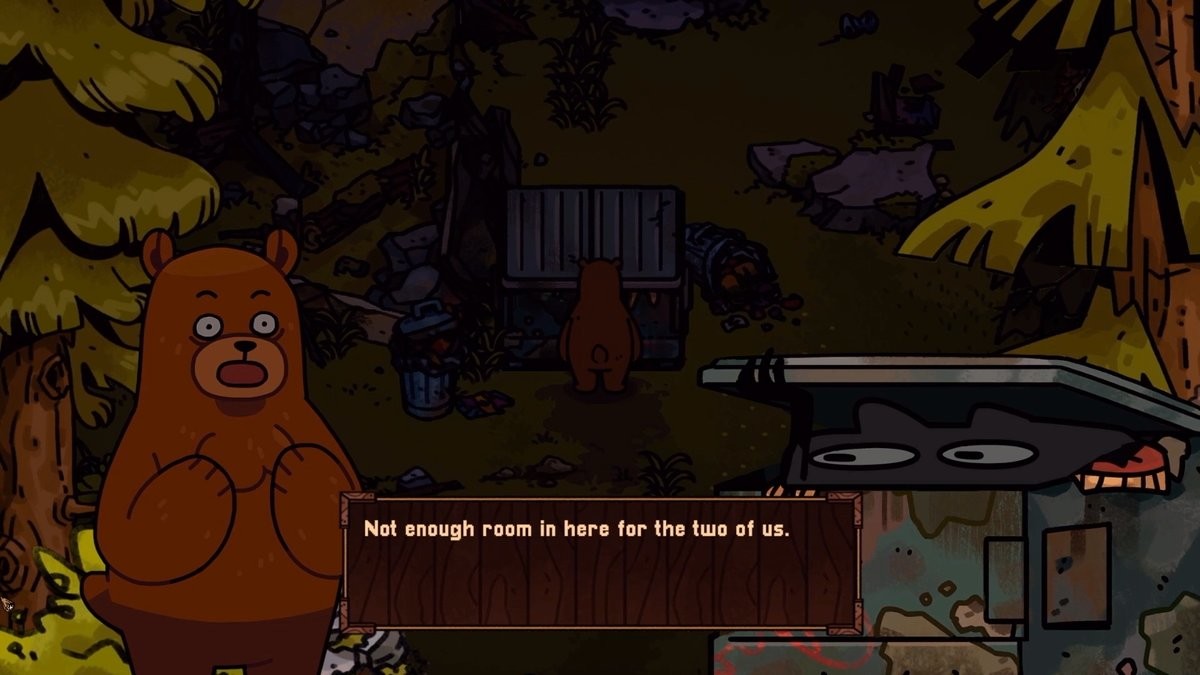Click the wooden dialogue box to continue
This screenshot has width=1200, height=675.
point(601,563)
